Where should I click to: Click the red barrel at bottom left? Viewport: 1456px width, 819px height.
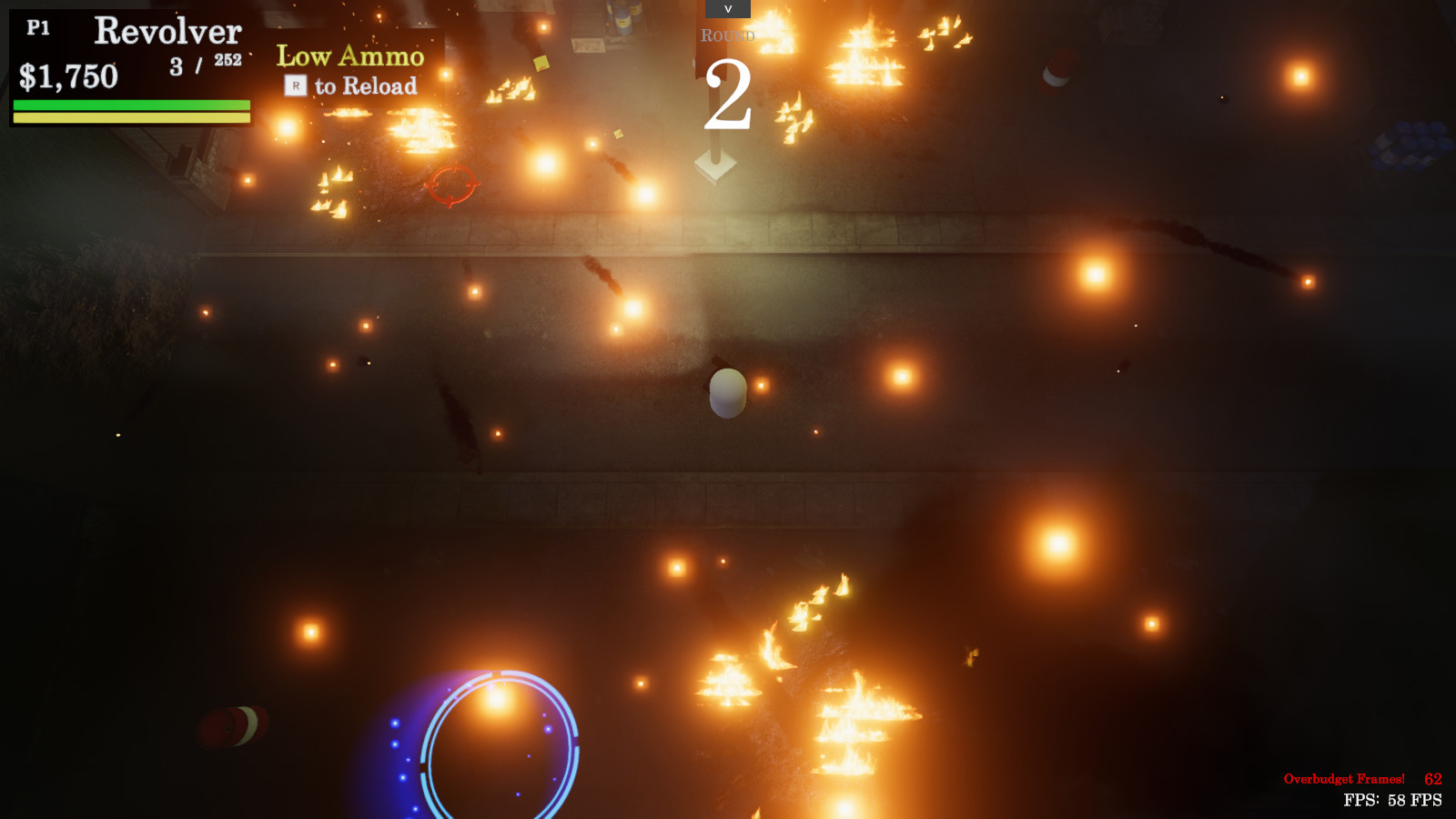pyautogui.click(x=230, y=728)
